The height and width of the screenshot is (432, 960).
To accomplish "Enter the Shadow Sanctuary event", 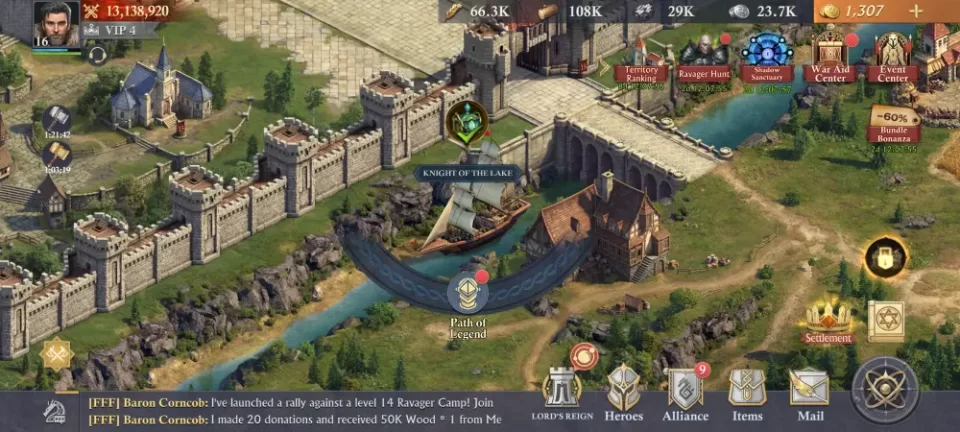I will click(x=768, y=58).
